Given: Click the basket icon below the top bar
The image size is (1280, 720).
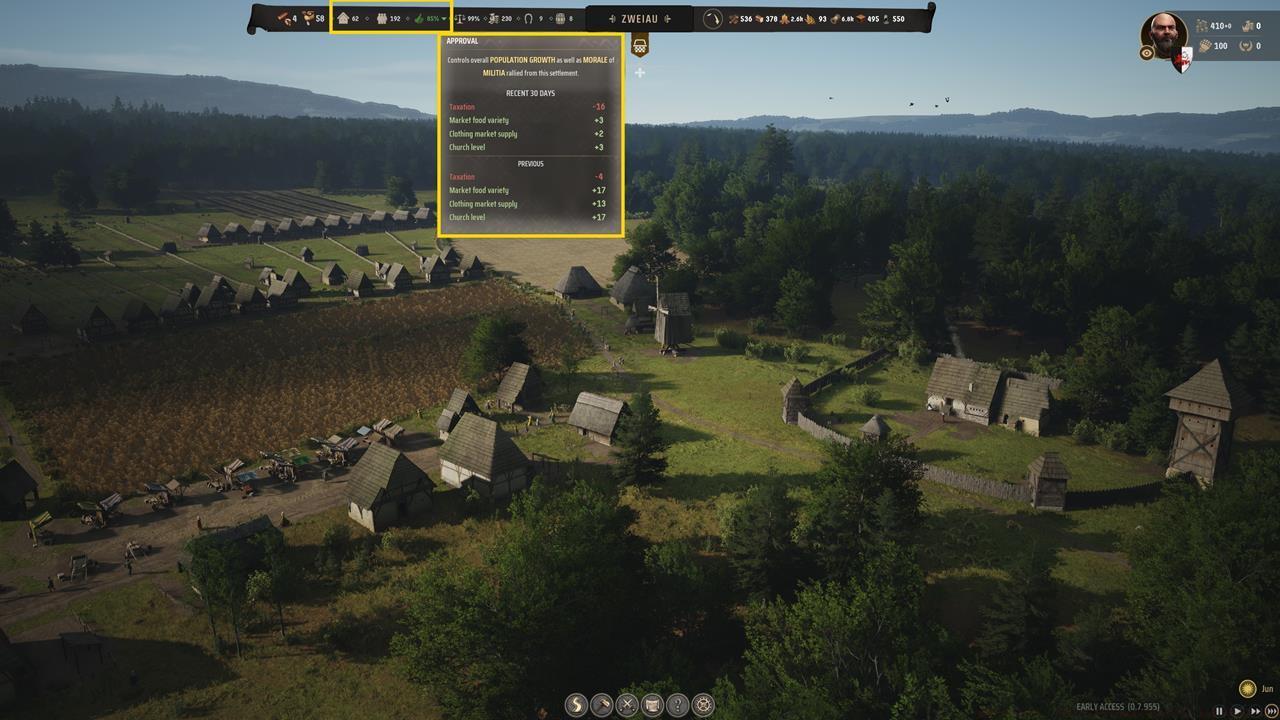Looking at the screenshot, I should point(640,46).
